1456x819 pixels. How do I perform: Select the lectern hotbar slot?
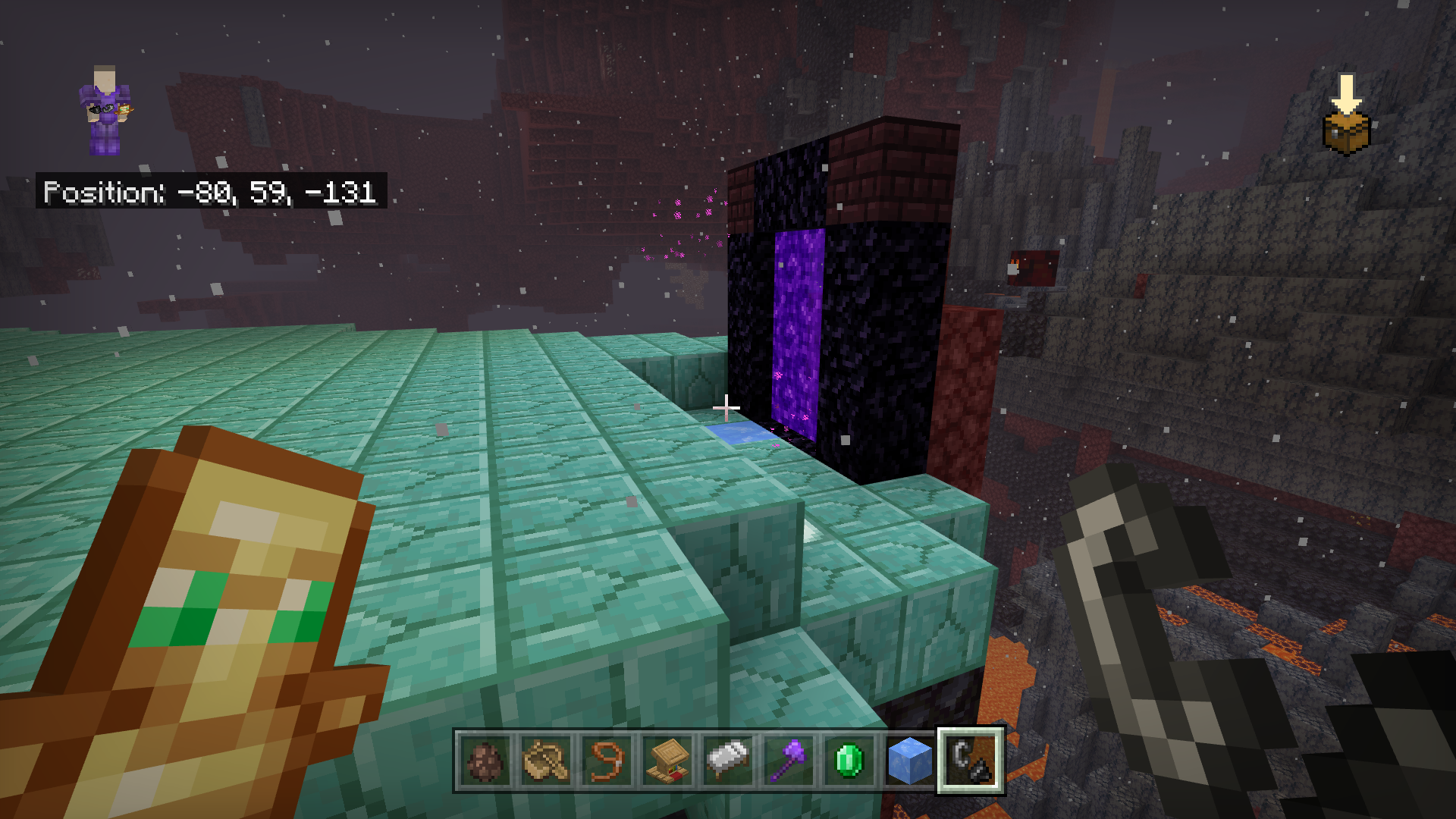tap(667, 761)
